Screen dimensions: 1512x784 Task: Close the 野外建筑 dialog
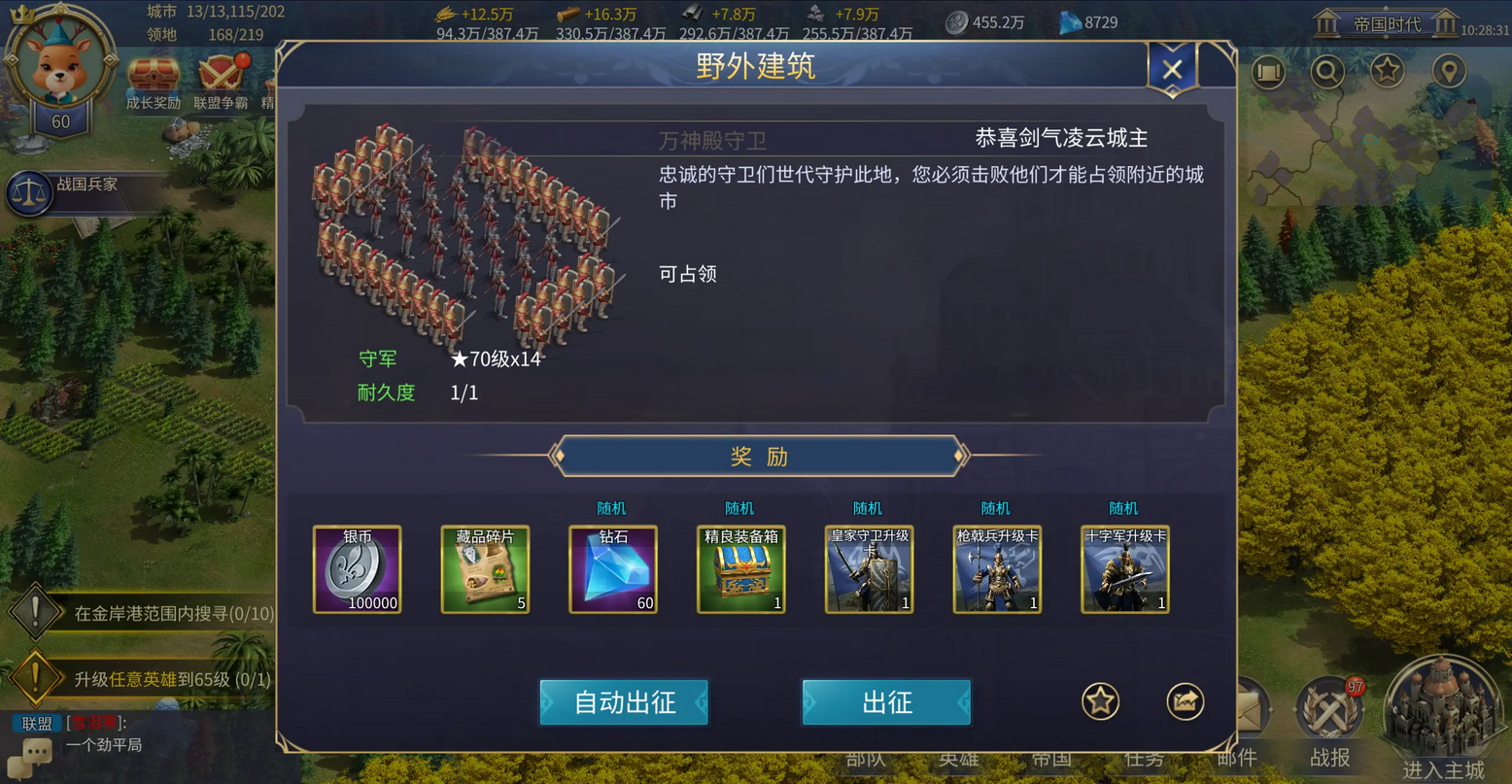click(x=1172, y=68)
